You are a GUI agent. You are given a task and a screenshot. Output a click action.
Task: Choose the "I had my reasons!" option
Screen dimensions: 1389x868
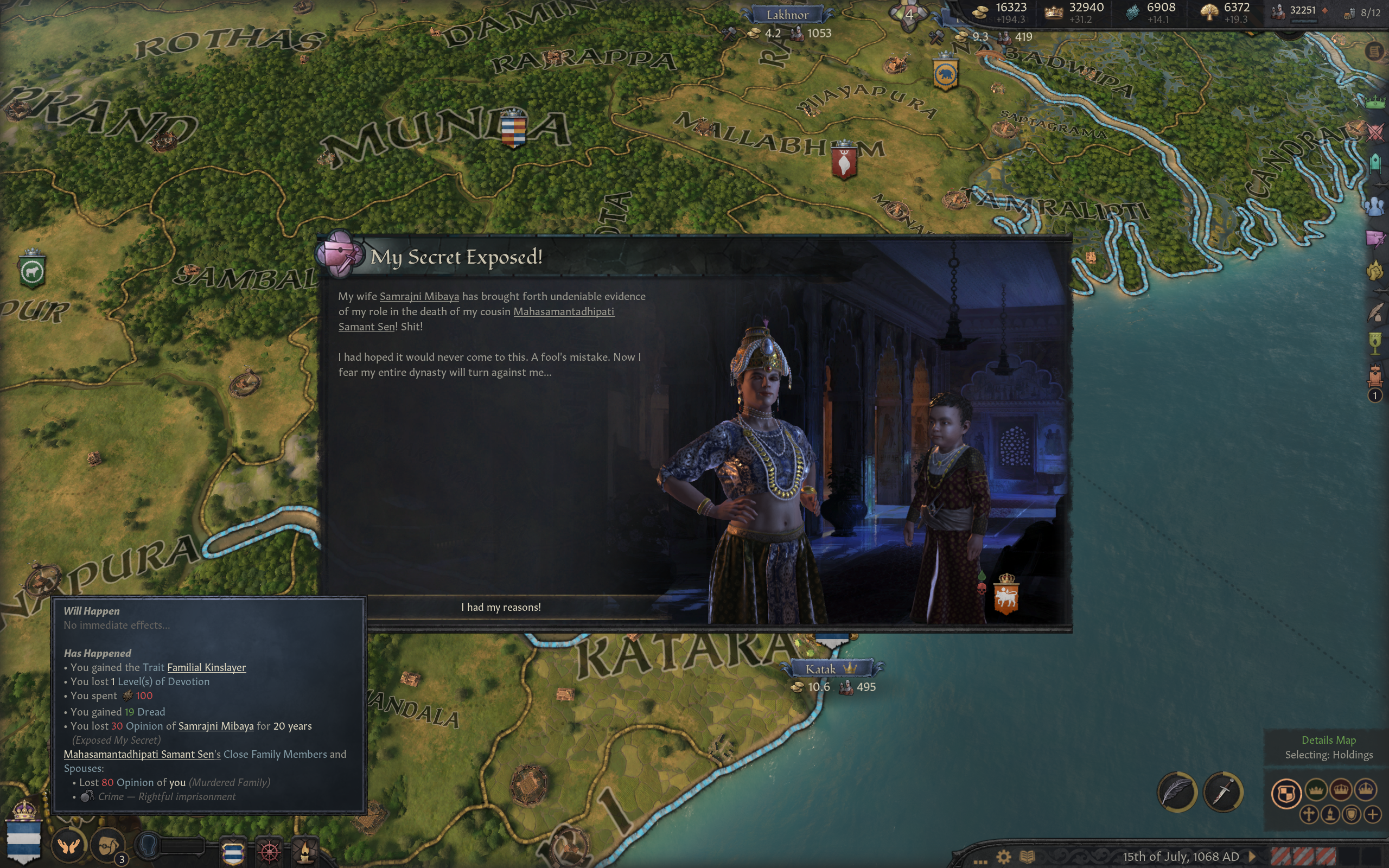click(x=500, y=608)
